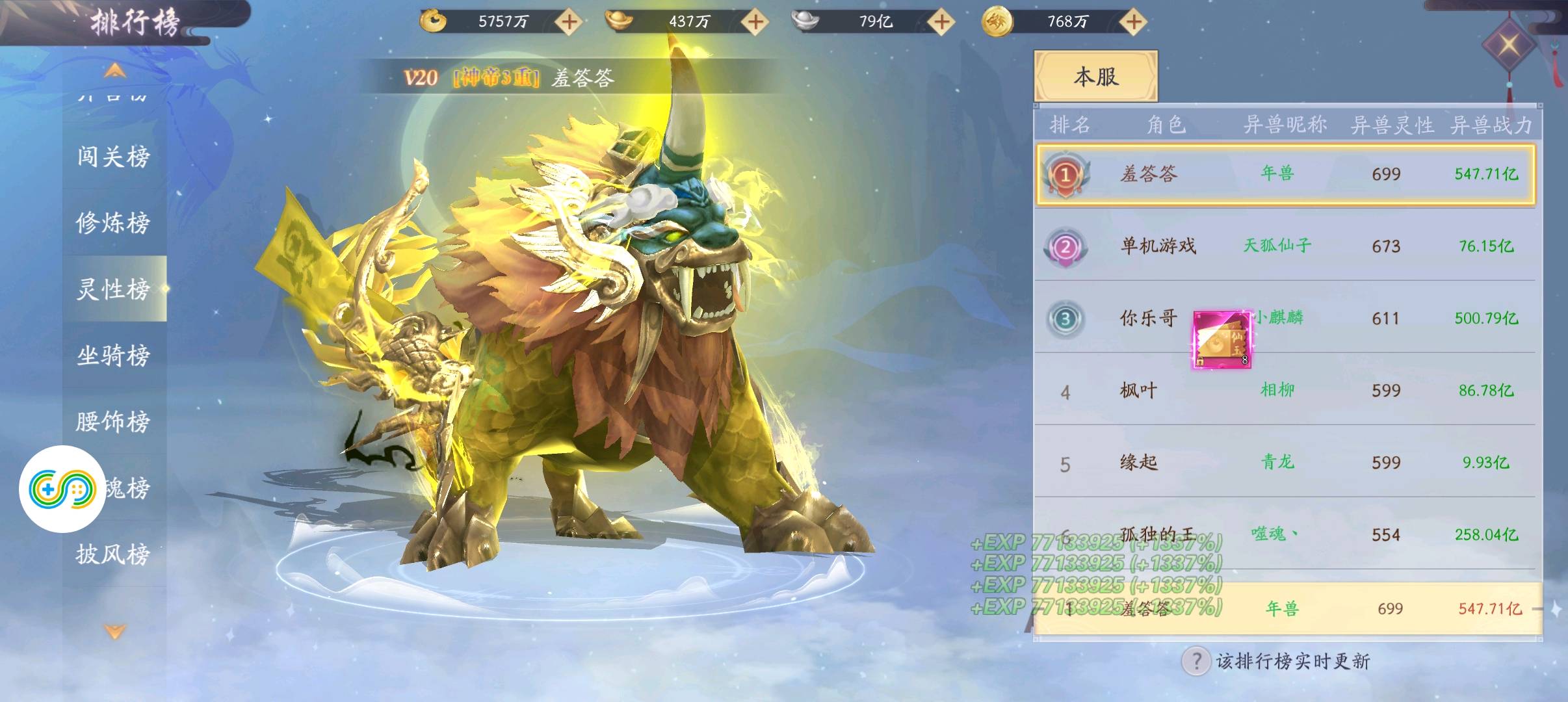The image size is (1568, 702).
Task: Choose rank 5 player 缘起 row
Action: coord(1285,463)
